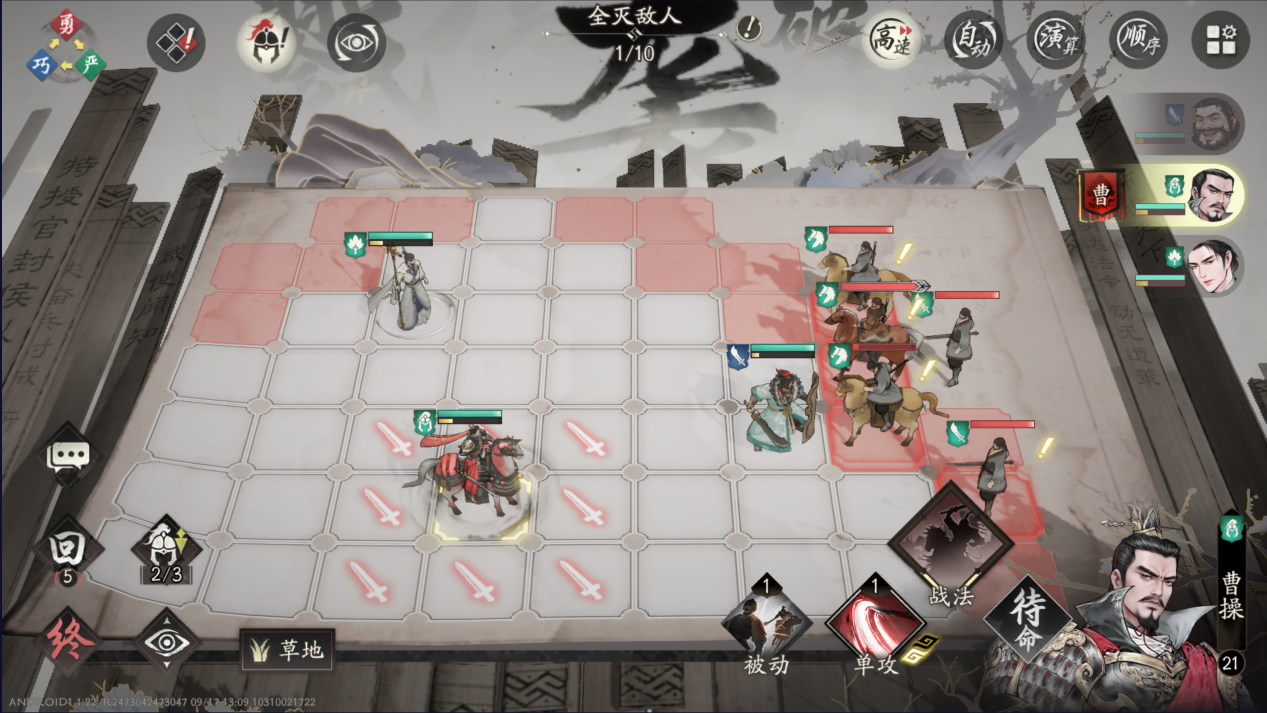This screenshot has width=1267, height=713.
Task: Select the bearded general portrait
Action: point(1213,122)
